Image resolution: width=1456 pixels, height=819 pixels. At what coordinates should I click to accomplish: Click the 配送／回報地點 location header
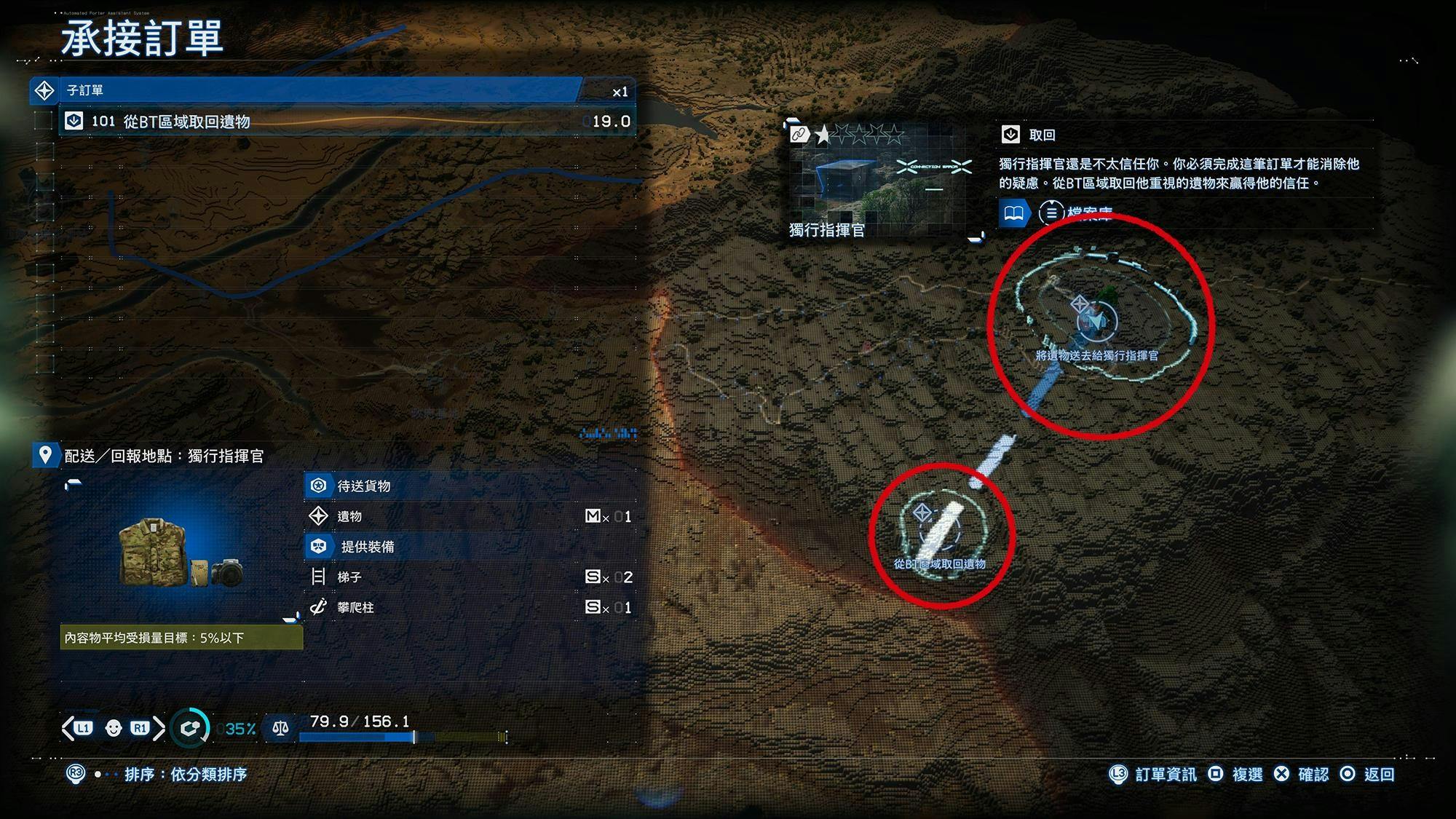[x=163, y=456]
